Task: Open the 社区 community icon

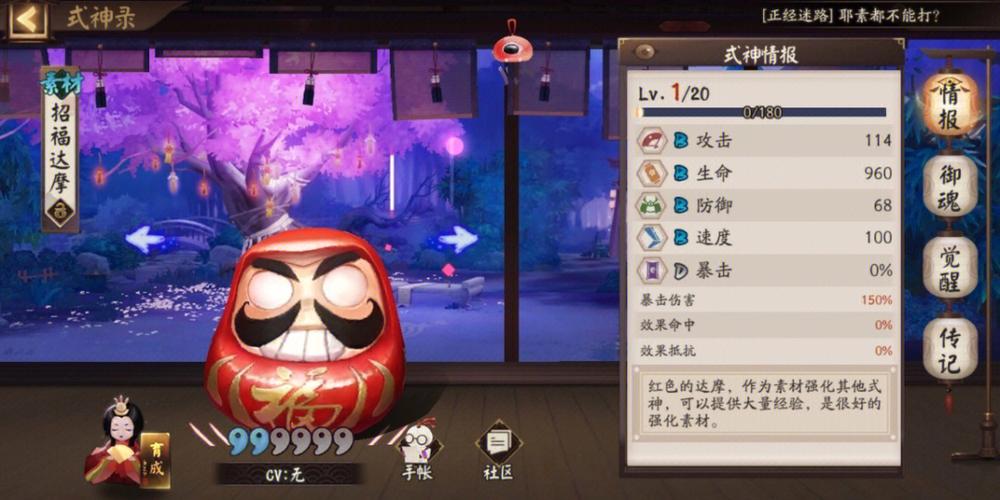Action: coord(497,448)
